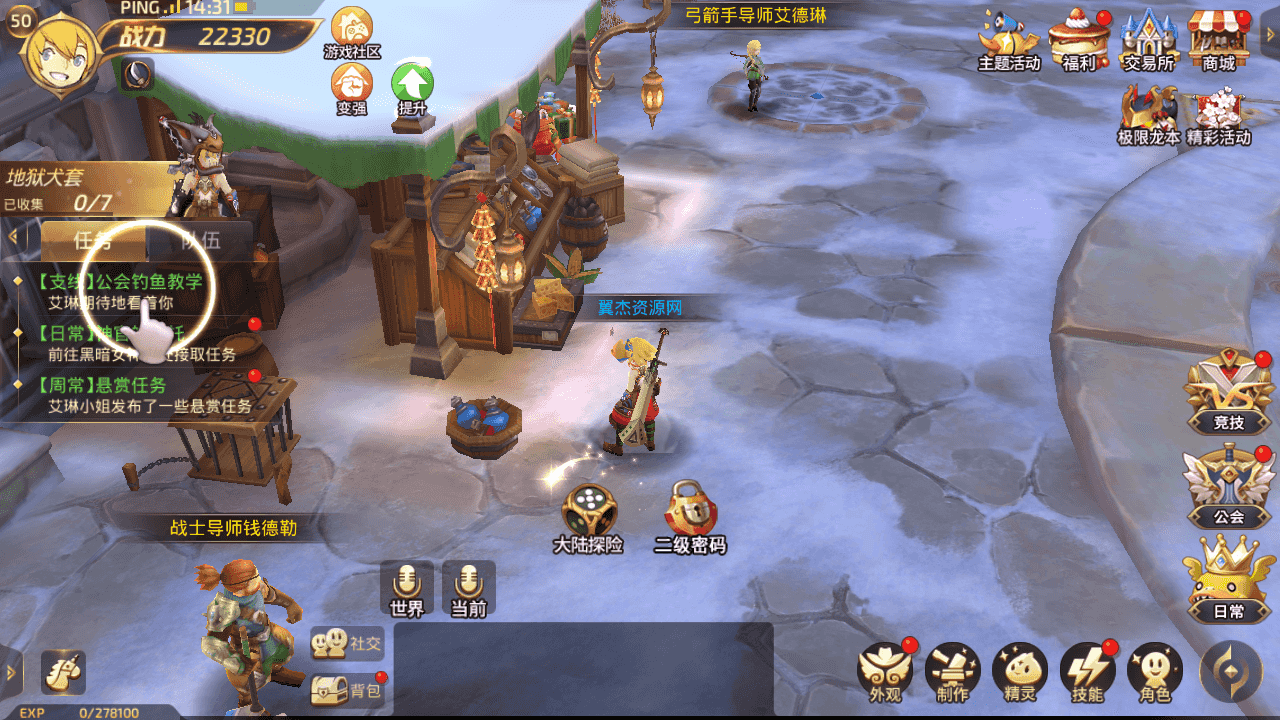Open 主题活动 themed events
Screen dimensions: 1280x720
[x=1008, y=40]
